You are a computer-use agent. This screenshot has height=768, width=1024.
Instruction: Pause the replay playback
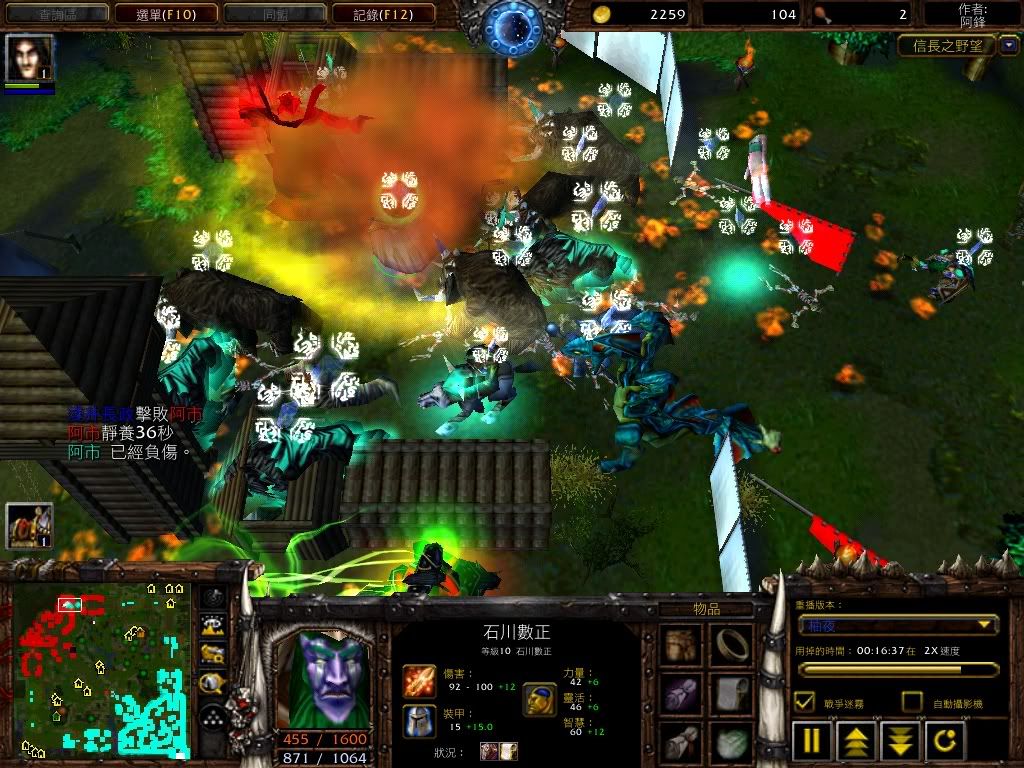[x=813, y=742]
